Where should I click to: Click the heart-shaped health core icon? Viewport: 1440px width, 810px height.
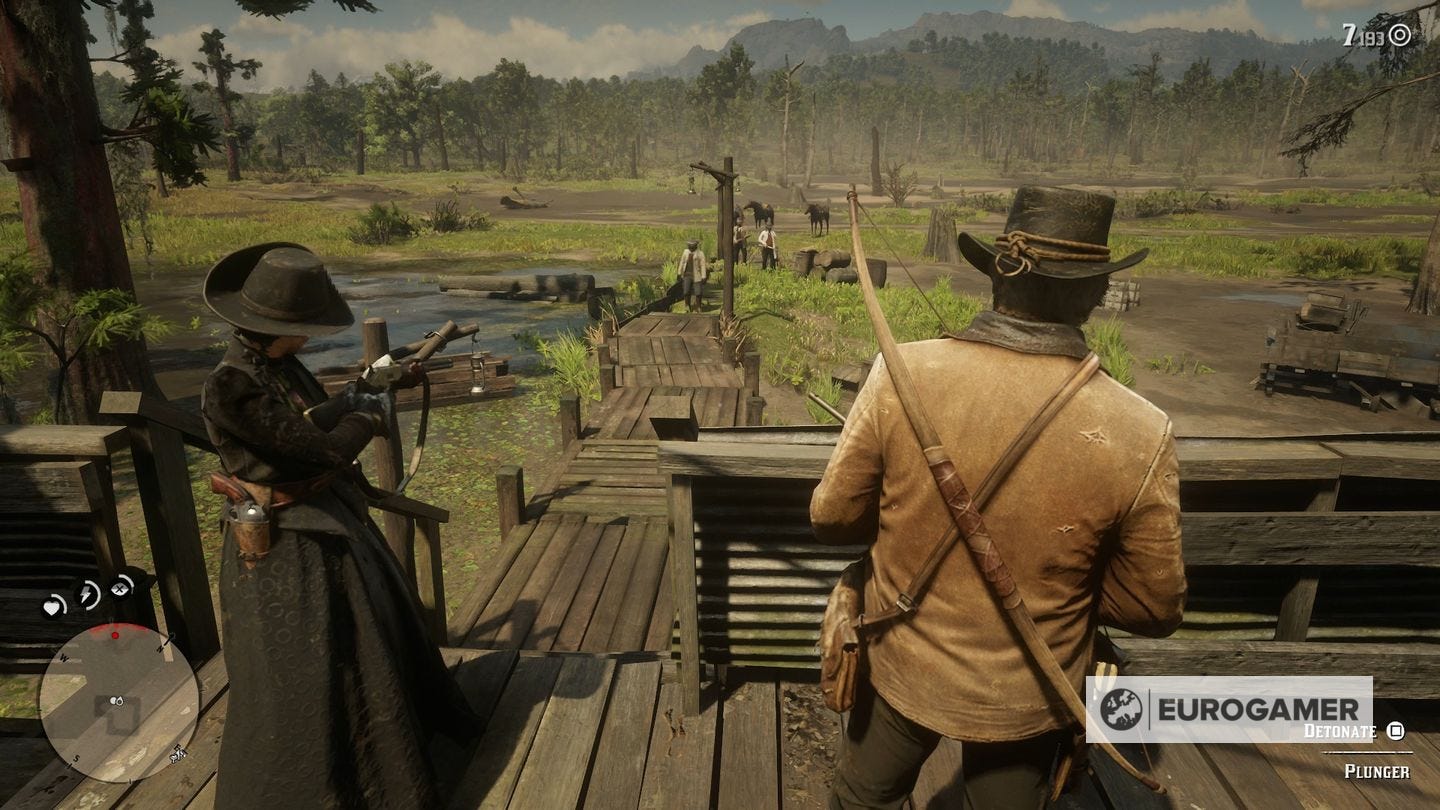[53, 607]
